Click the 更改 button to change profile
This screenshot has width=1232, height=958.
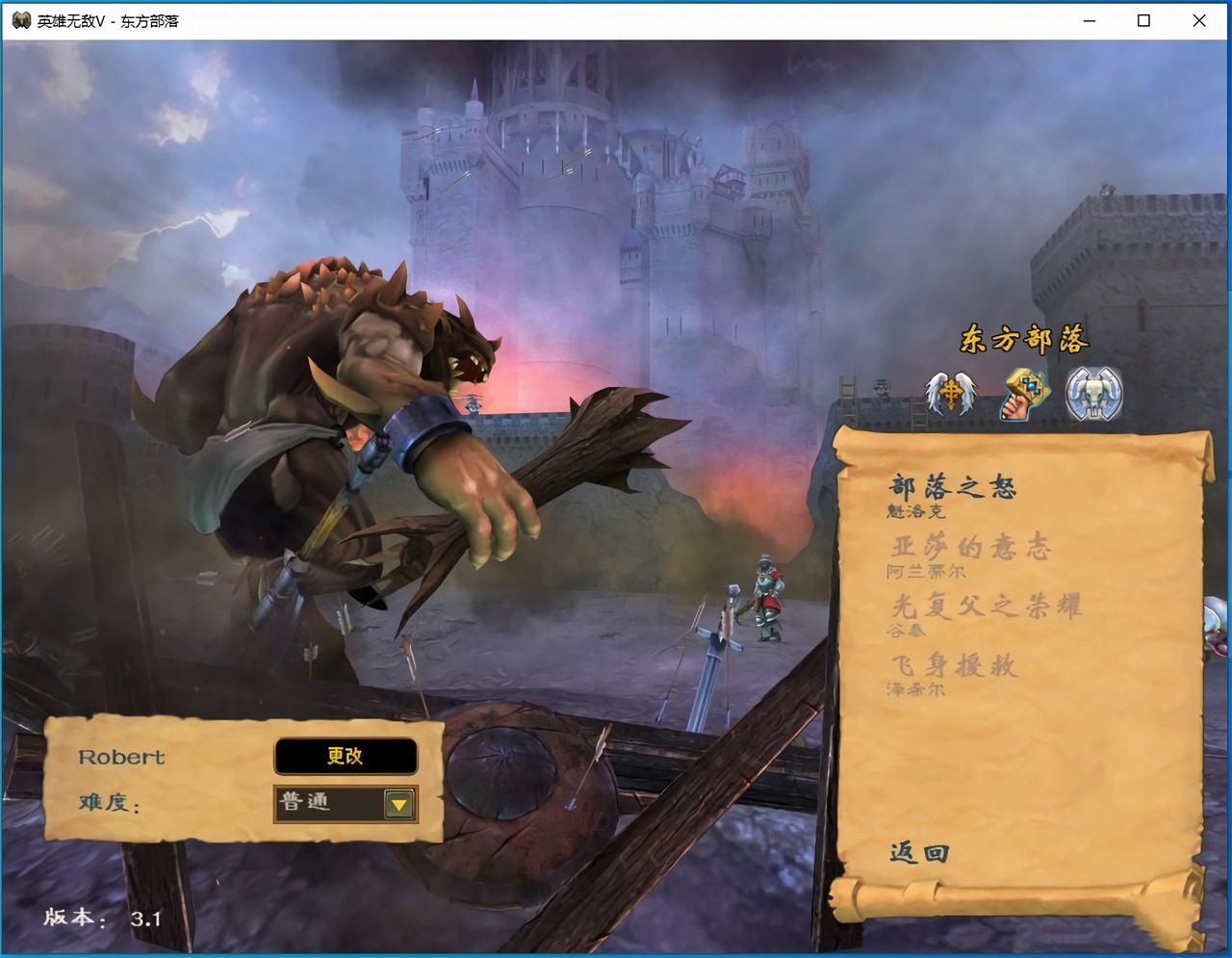tap(346, 757)
